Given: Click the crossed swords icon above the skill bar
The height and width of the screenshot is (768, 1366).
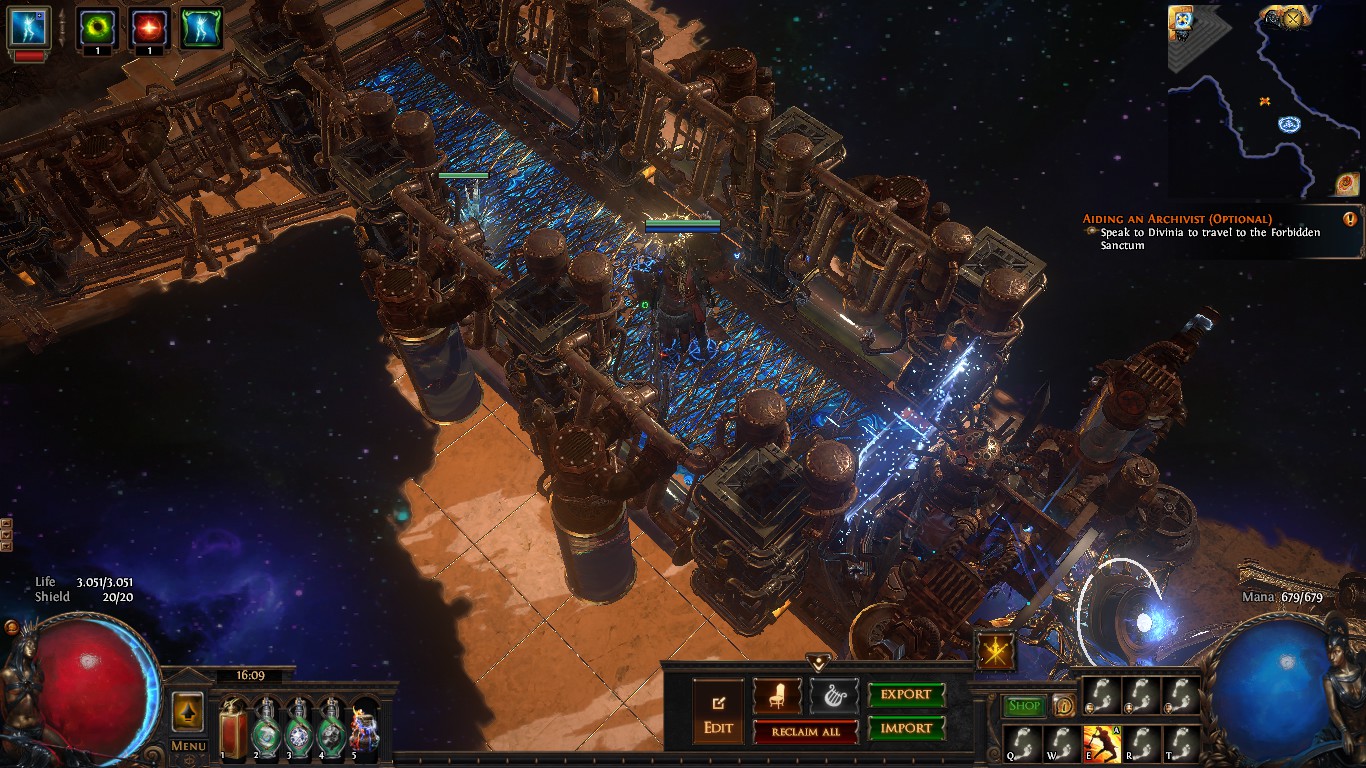Looking at the screenshot, I should coord(996,651).
